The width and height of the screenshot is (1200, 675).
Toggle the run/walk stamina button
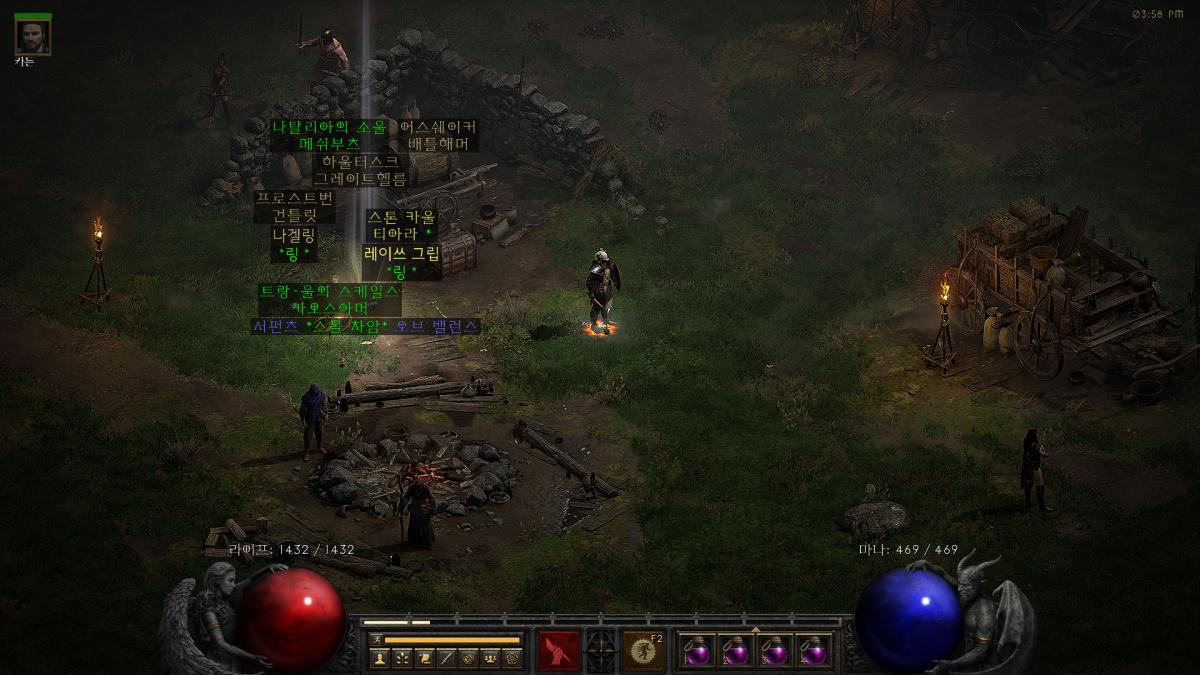click(x=376, y=640)
